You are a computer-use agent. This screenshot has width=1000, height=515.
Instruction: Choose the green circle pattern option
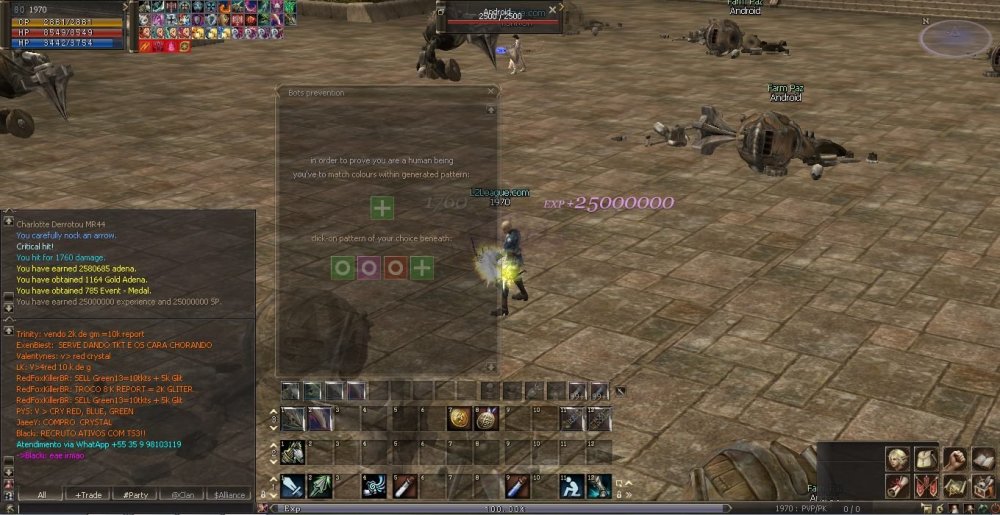(343, 268)
